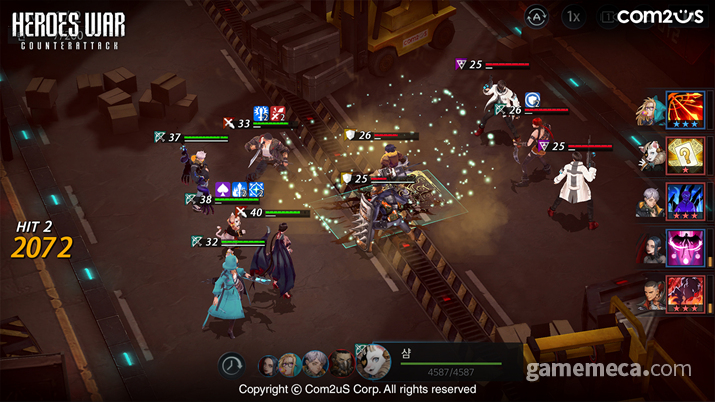Activate the red slash skill with three stars
The height and width of the screenshot is (402, 715).
[x=685, y=109]
